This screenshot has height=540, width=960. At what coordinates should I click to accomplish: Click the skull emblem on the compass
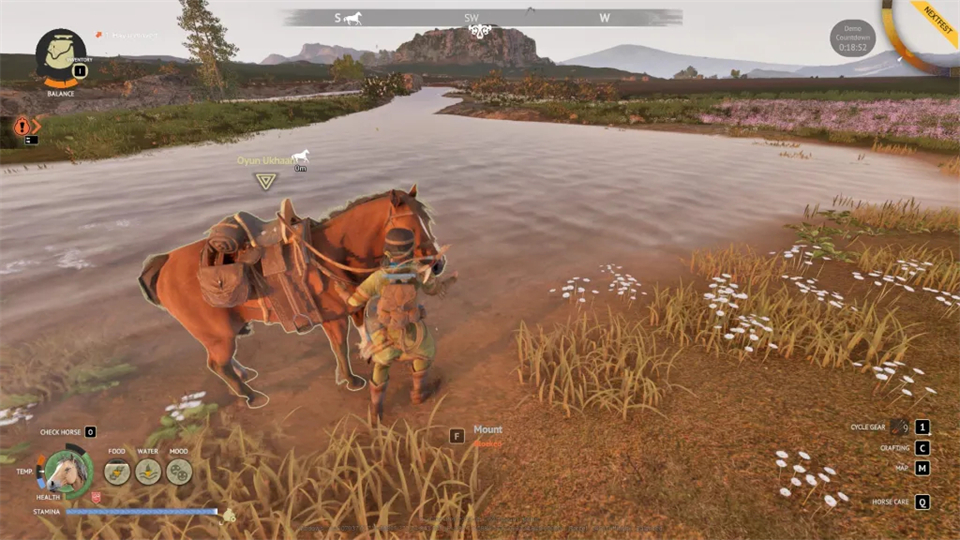pos(483,31)
